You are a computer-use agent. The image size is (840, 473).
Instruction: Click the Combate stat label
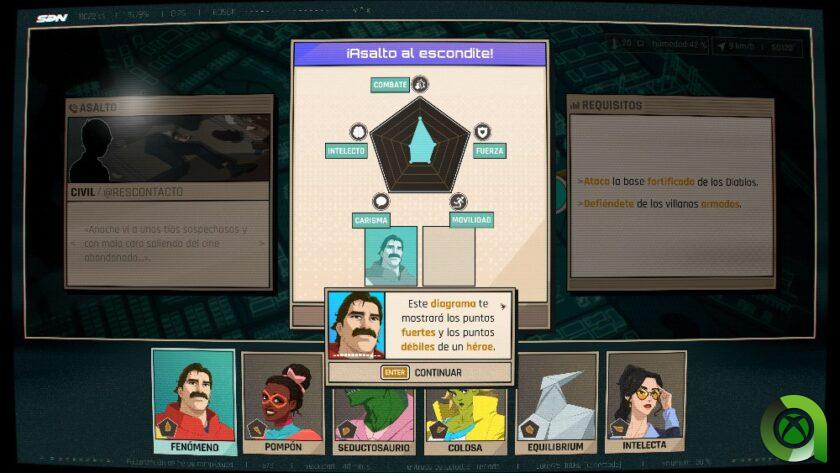390,85
